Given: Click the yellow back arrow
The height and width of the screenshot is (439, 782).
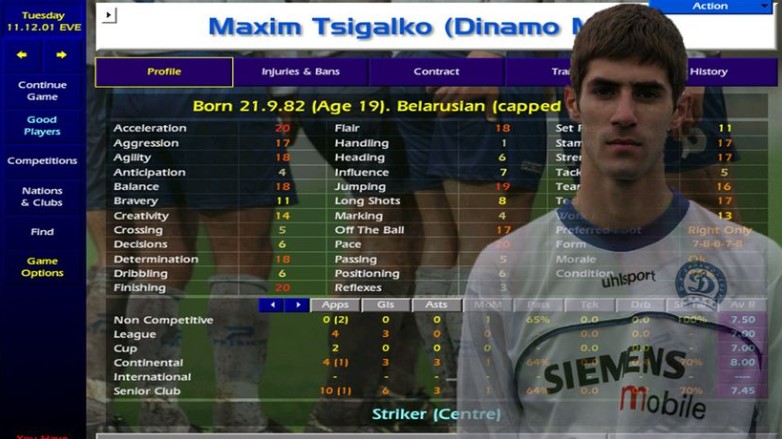Looking at the screenshot, I should [x=22, y=55].
